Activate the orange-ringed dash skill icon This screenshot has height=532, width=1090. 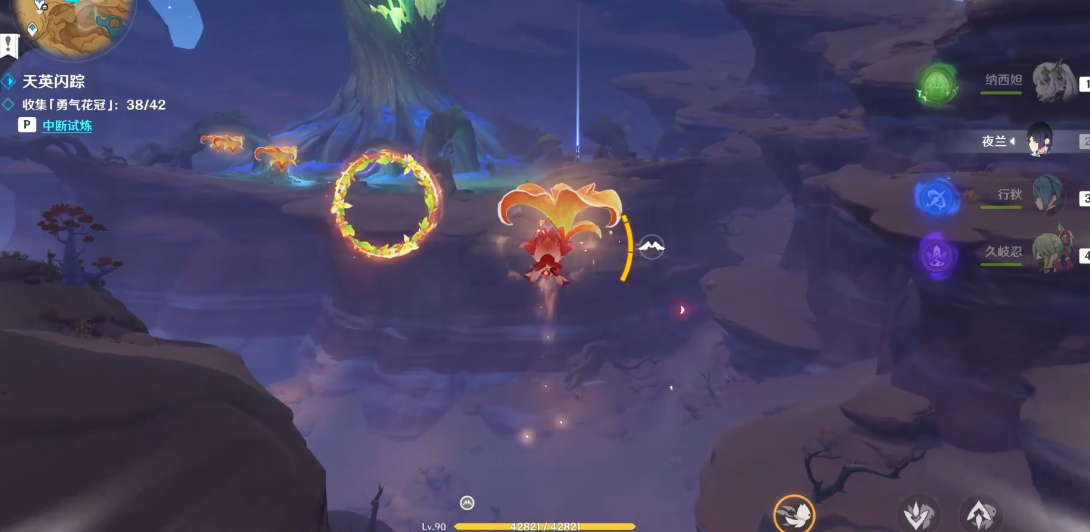point(795,514)
